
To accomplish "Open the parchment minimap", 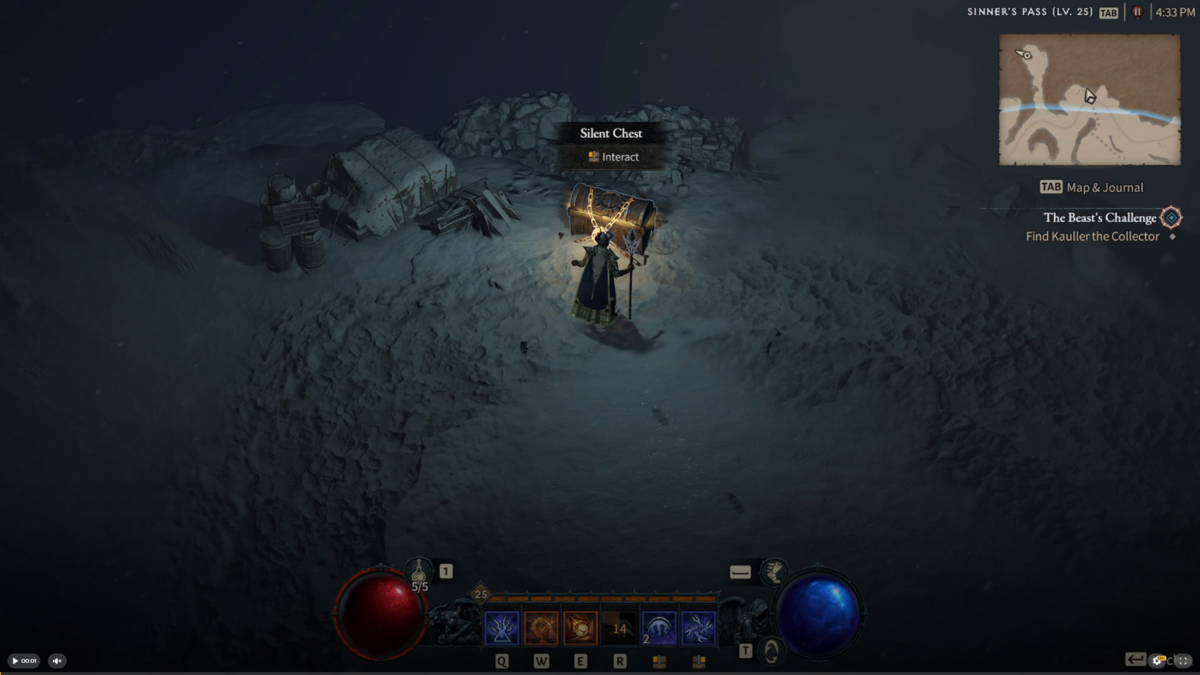I will [x=1089, y=100].
